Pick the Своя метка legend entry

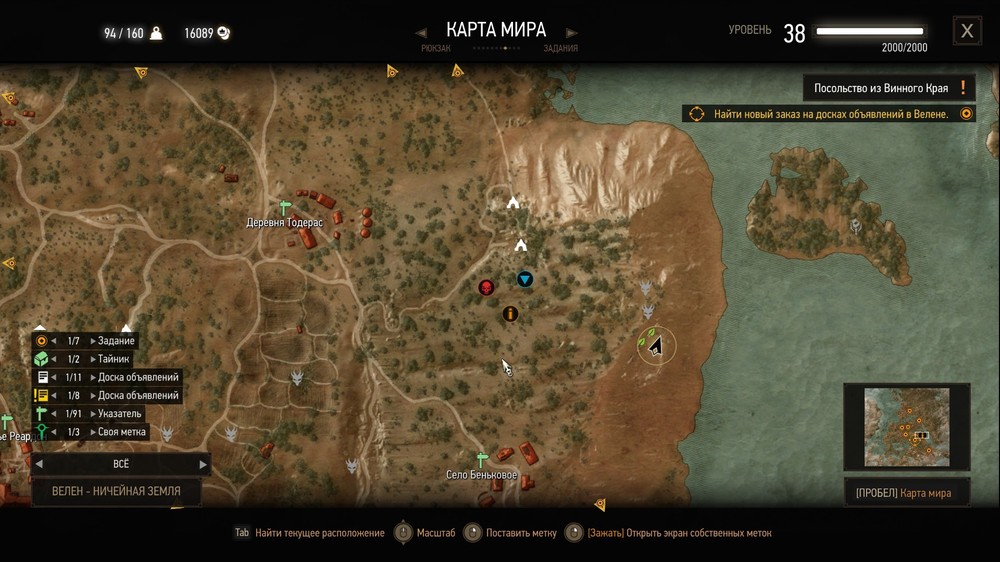coord(122,432)
